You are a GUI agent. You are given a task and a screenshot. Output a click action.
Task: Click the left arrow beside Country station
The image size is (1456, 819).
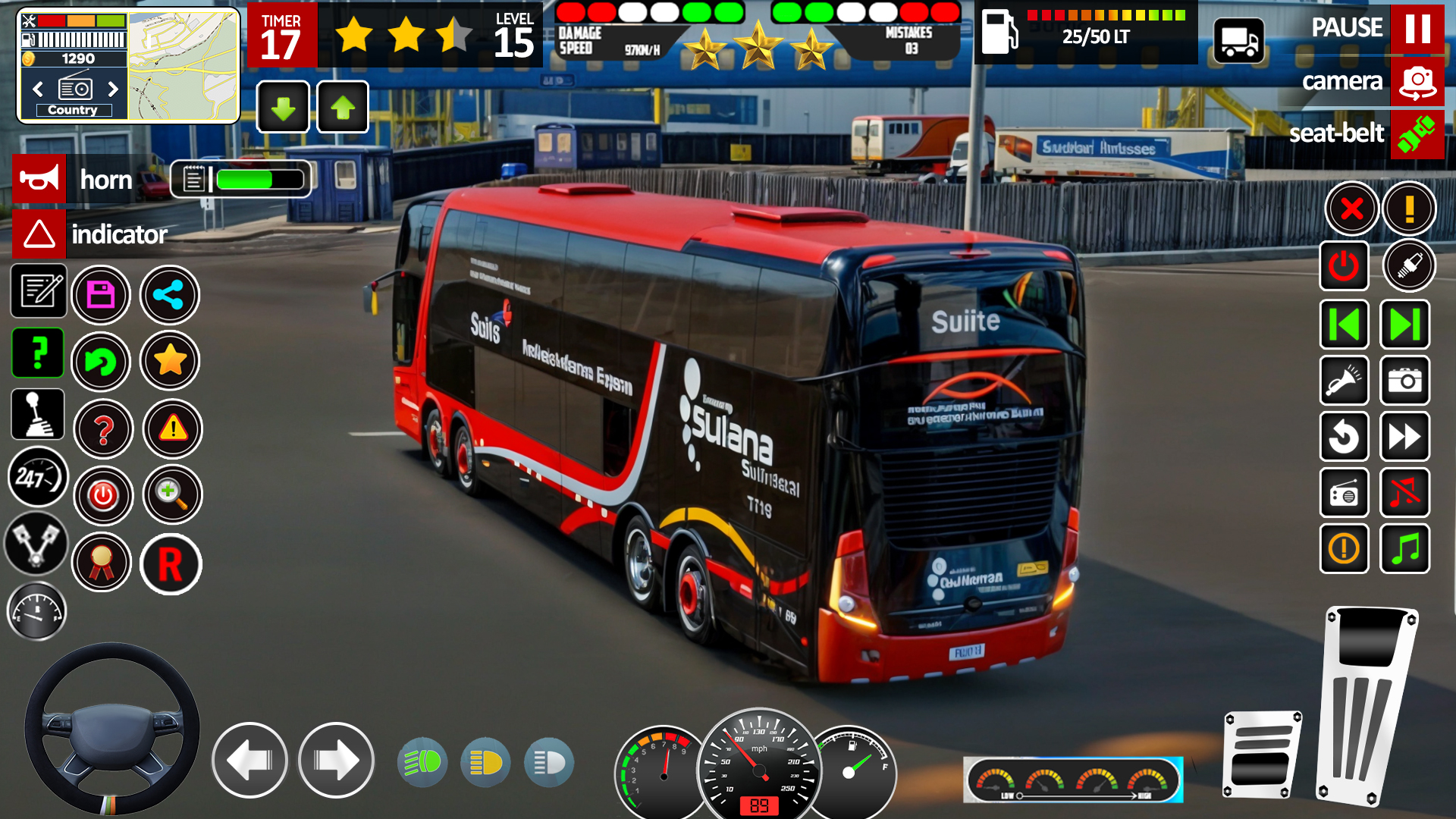click(38, 89)
